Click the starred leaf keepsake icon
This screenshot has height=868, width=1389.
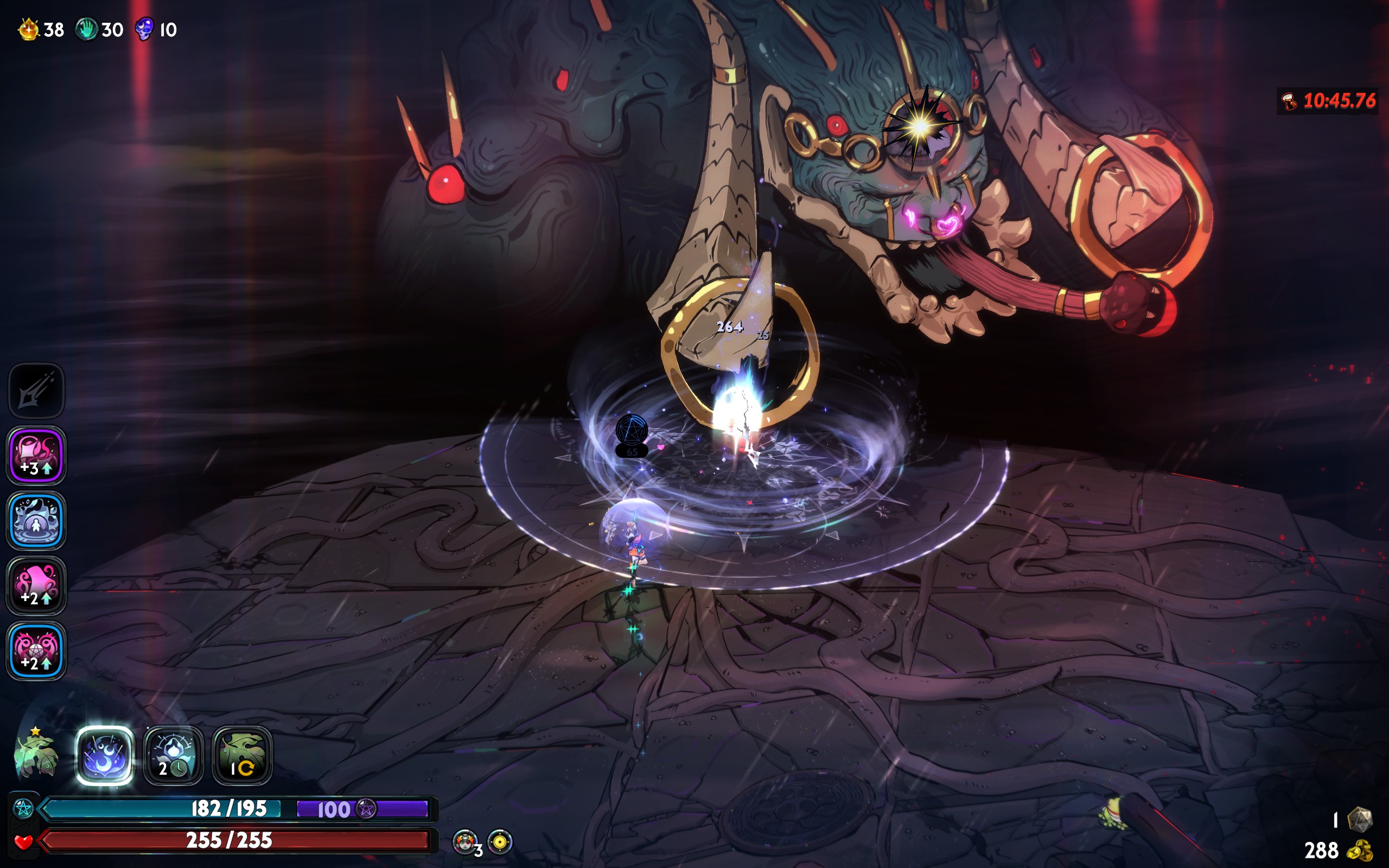pyautogui.click(x=36, y=754)
